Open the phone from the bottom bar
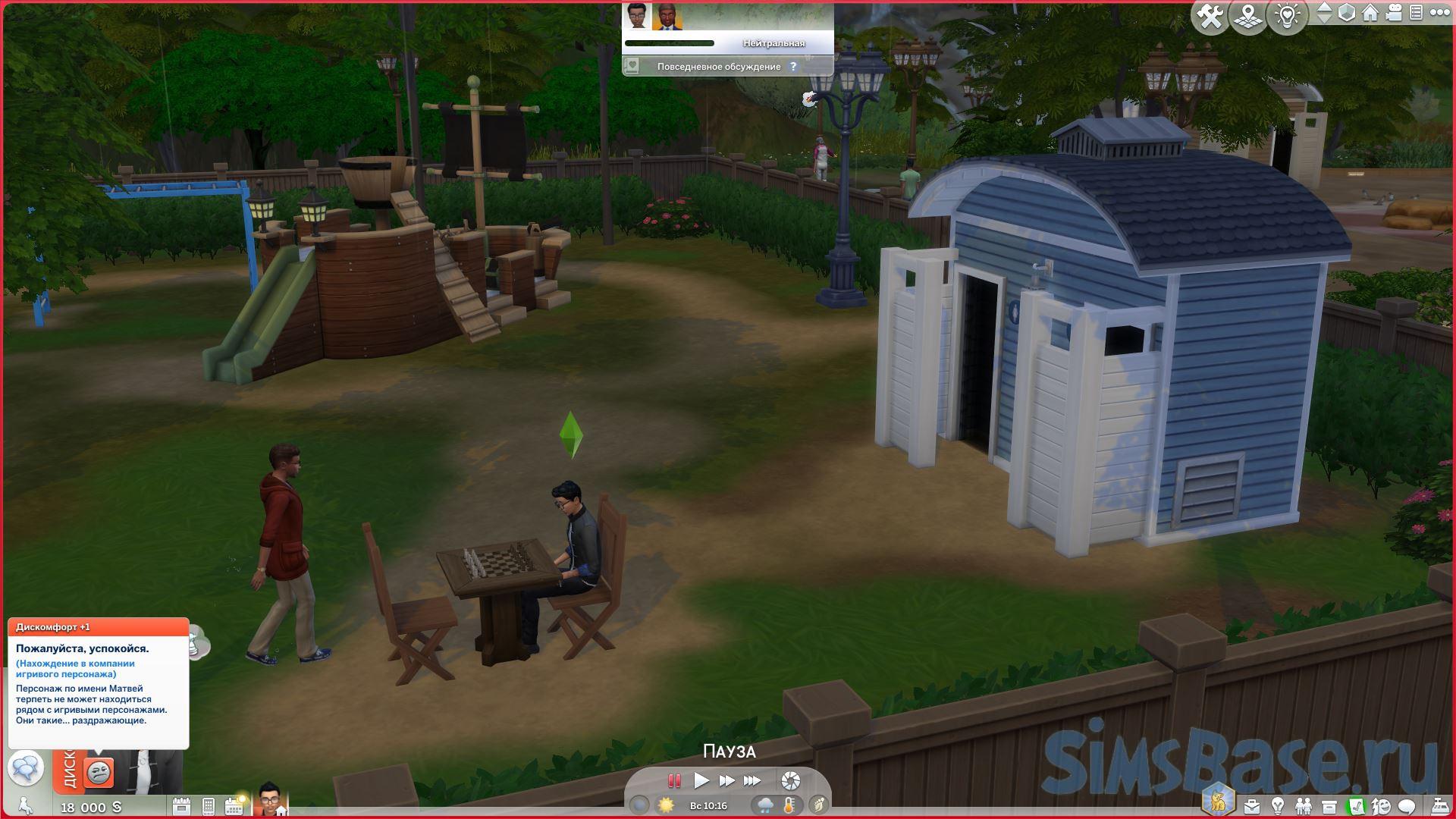1456x819 pixels. (x=209, y=806)
